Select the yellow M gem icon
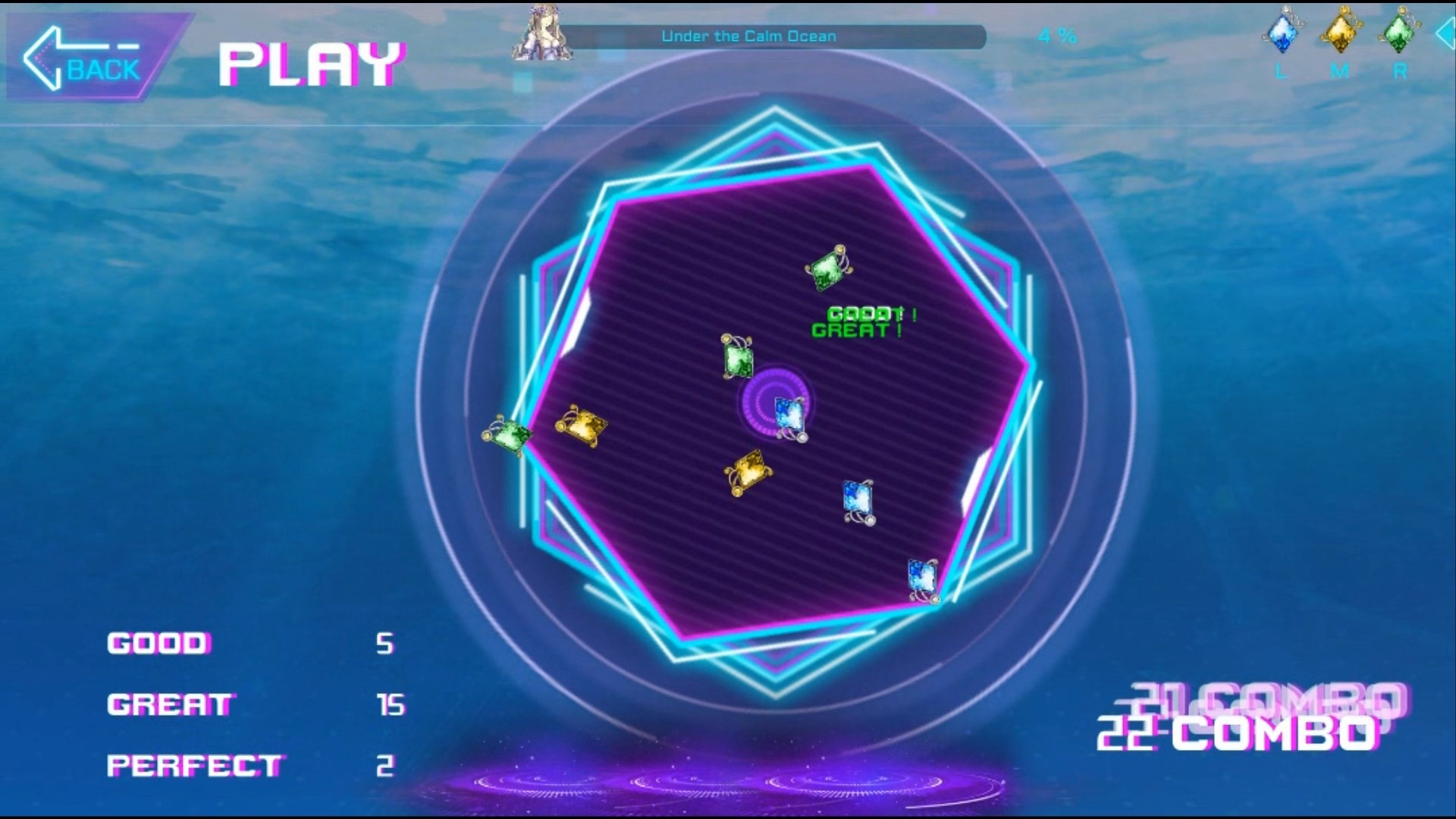 1341,30
